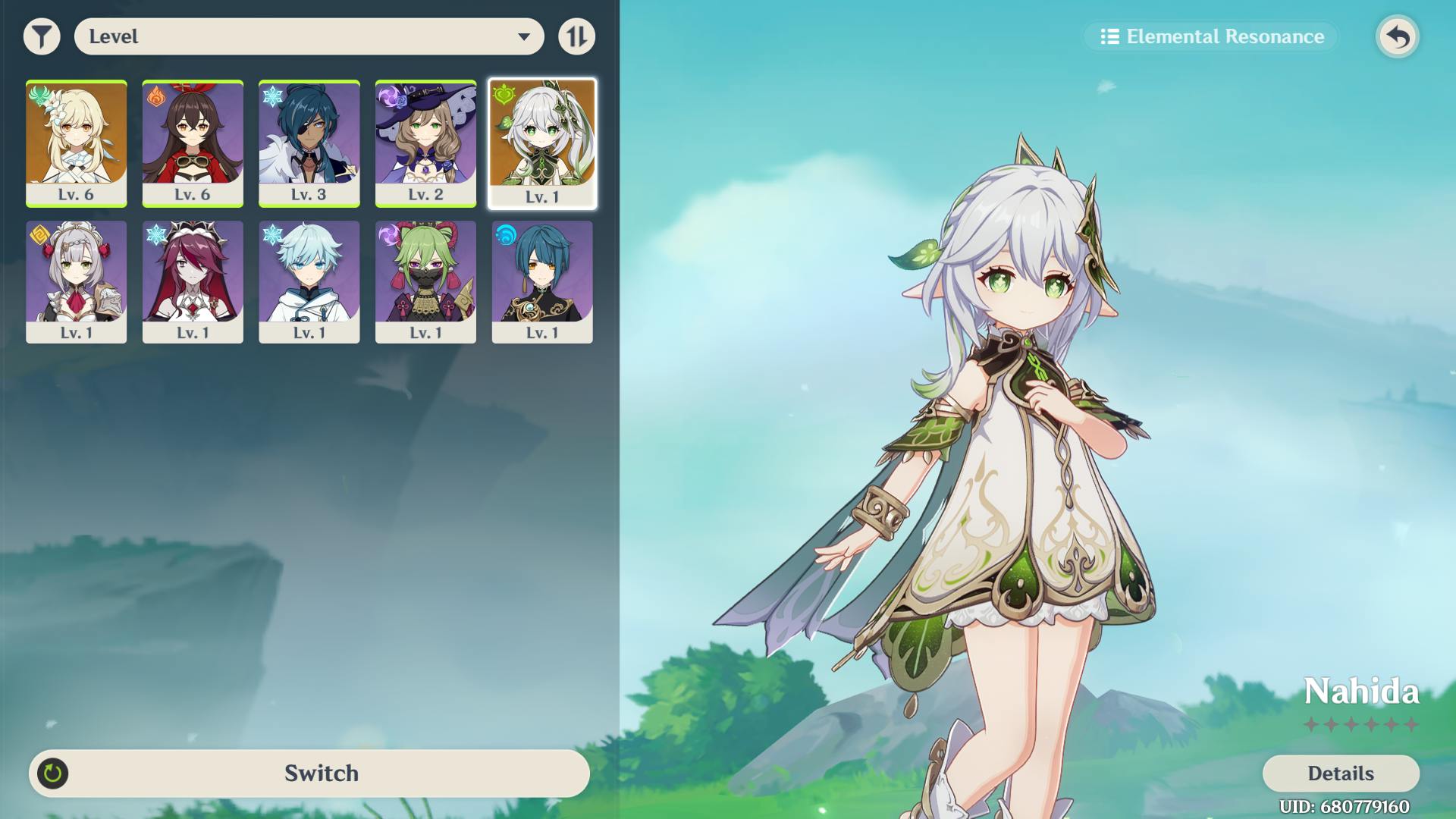Screen dimensions: 1456x819
Task: Choose Amber's Pyro character card
Action: point(193,143)
